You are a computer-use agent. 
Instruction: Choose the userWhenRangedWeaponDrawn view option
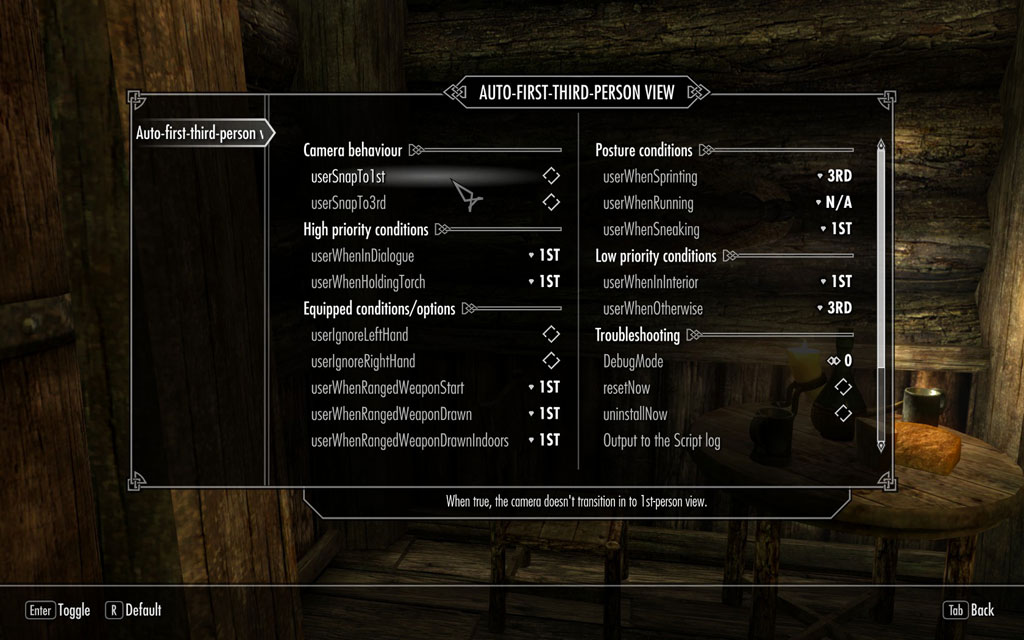tap(545, 414)
